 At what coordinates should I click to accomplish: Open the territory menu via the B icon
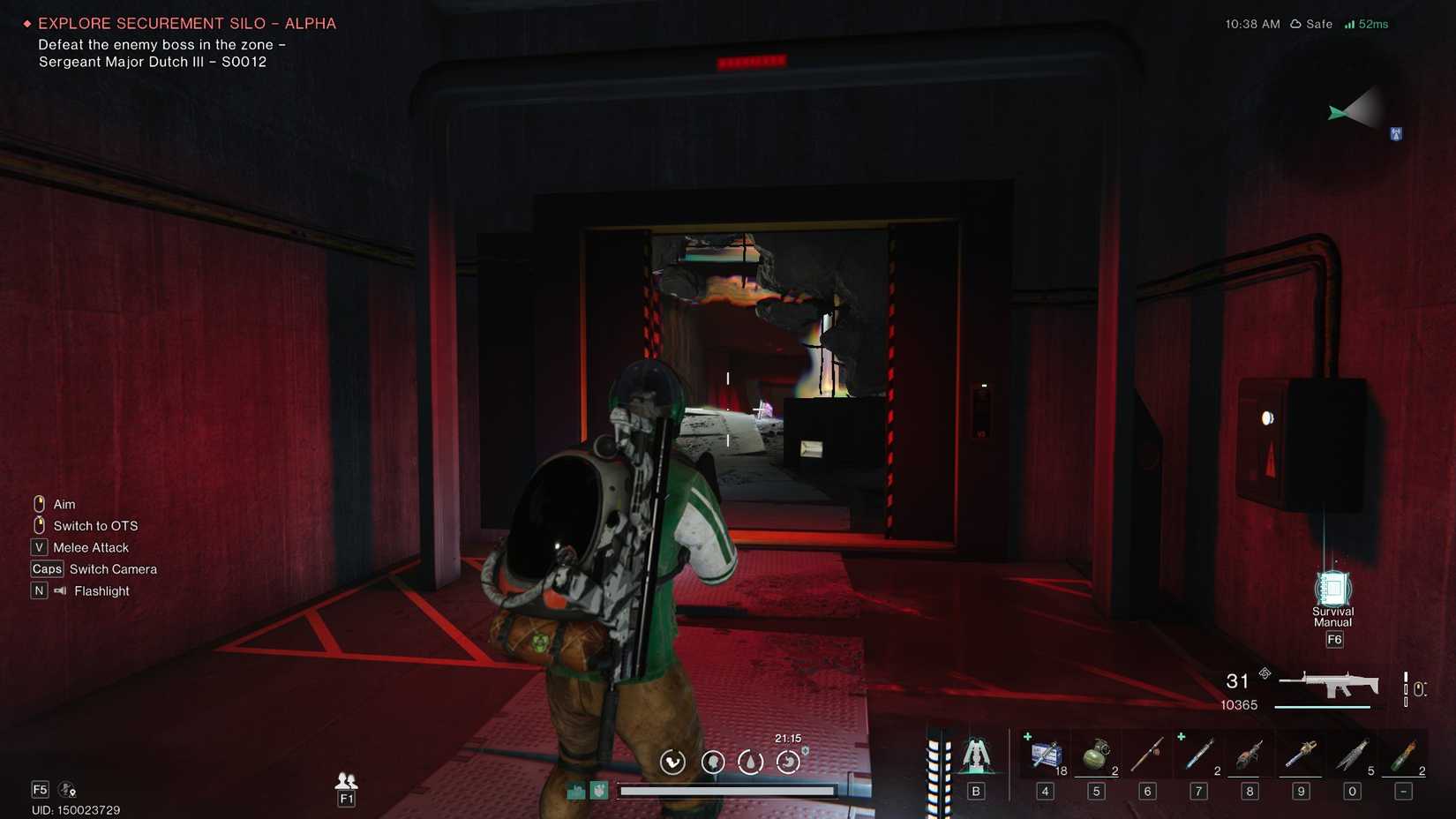[x=976, y=755]
